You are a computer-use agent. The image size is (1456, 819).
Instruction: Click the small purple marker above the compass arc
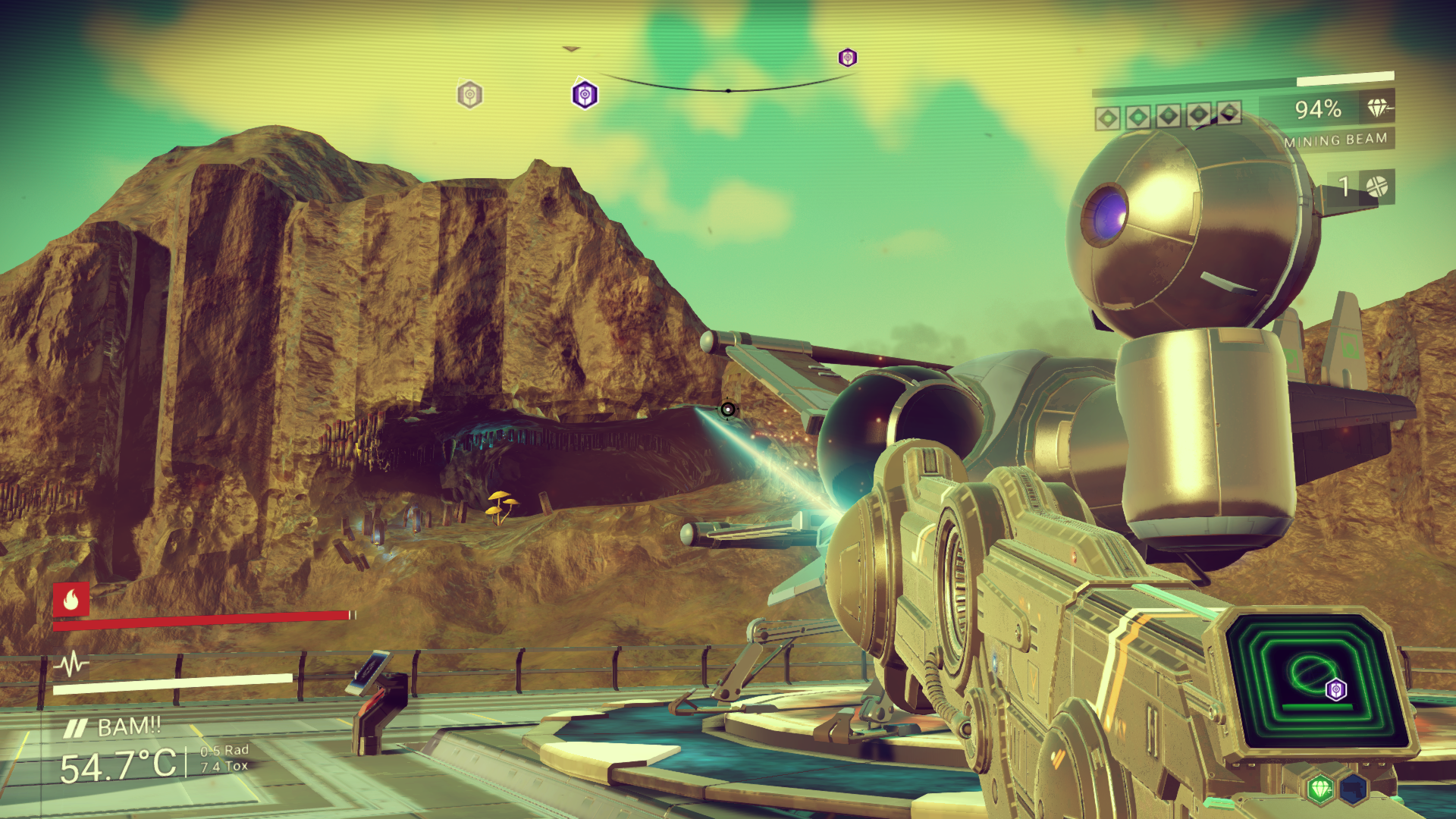pyautogui.click(x=847, y=58)
